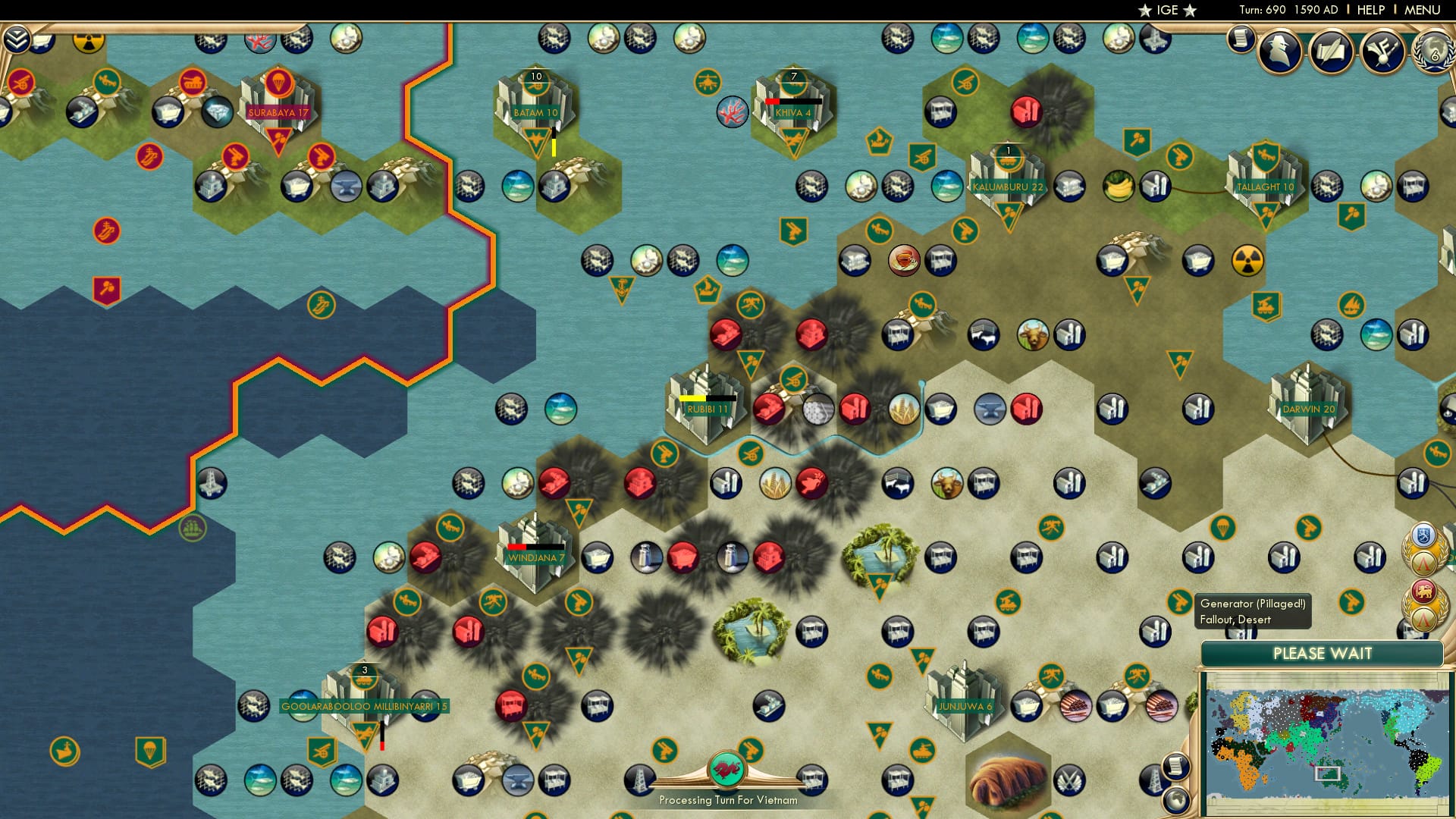
Task: Open the Cultural overview banner icon
Action: point(1383,49)
